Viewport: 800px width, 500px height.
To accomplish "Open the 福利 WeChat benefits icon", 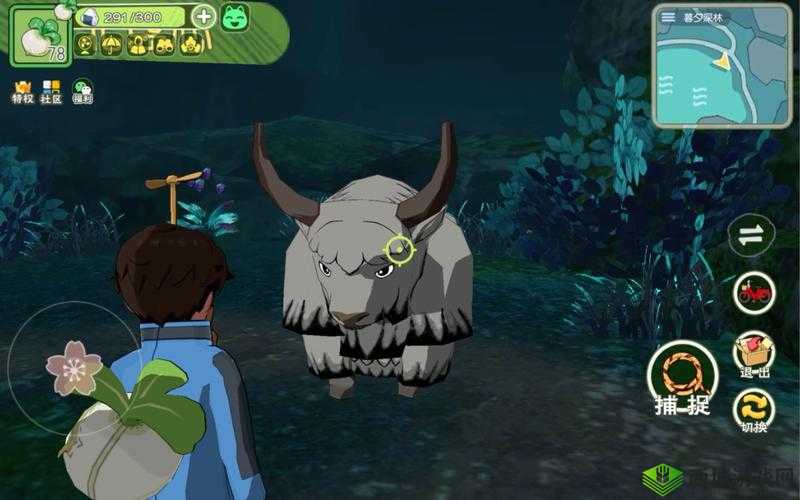I will pyautogui.click(x=82, y=92).
